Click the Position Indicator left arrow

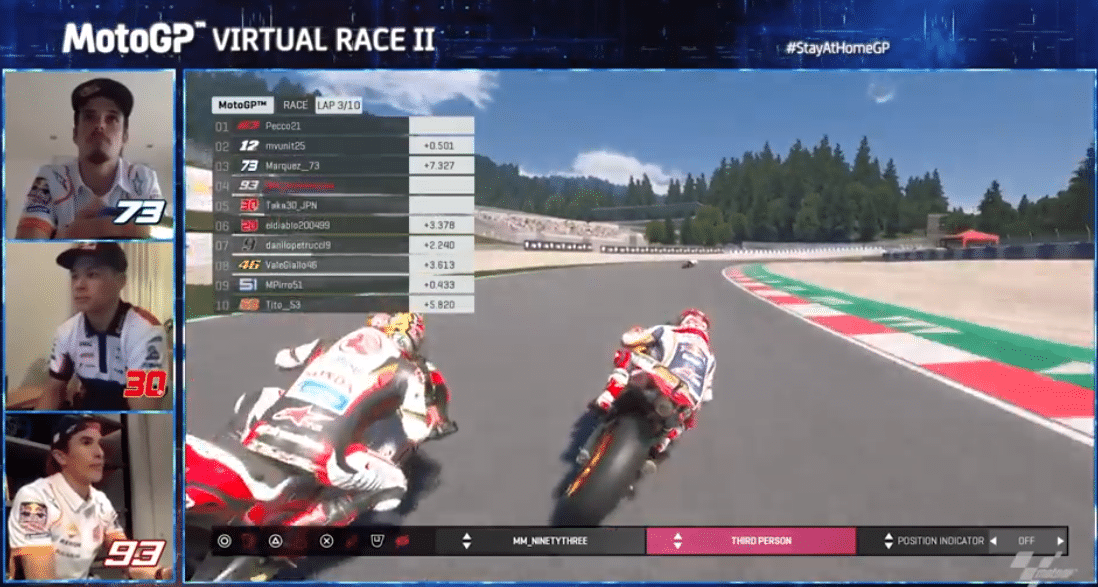coord(993,541)
